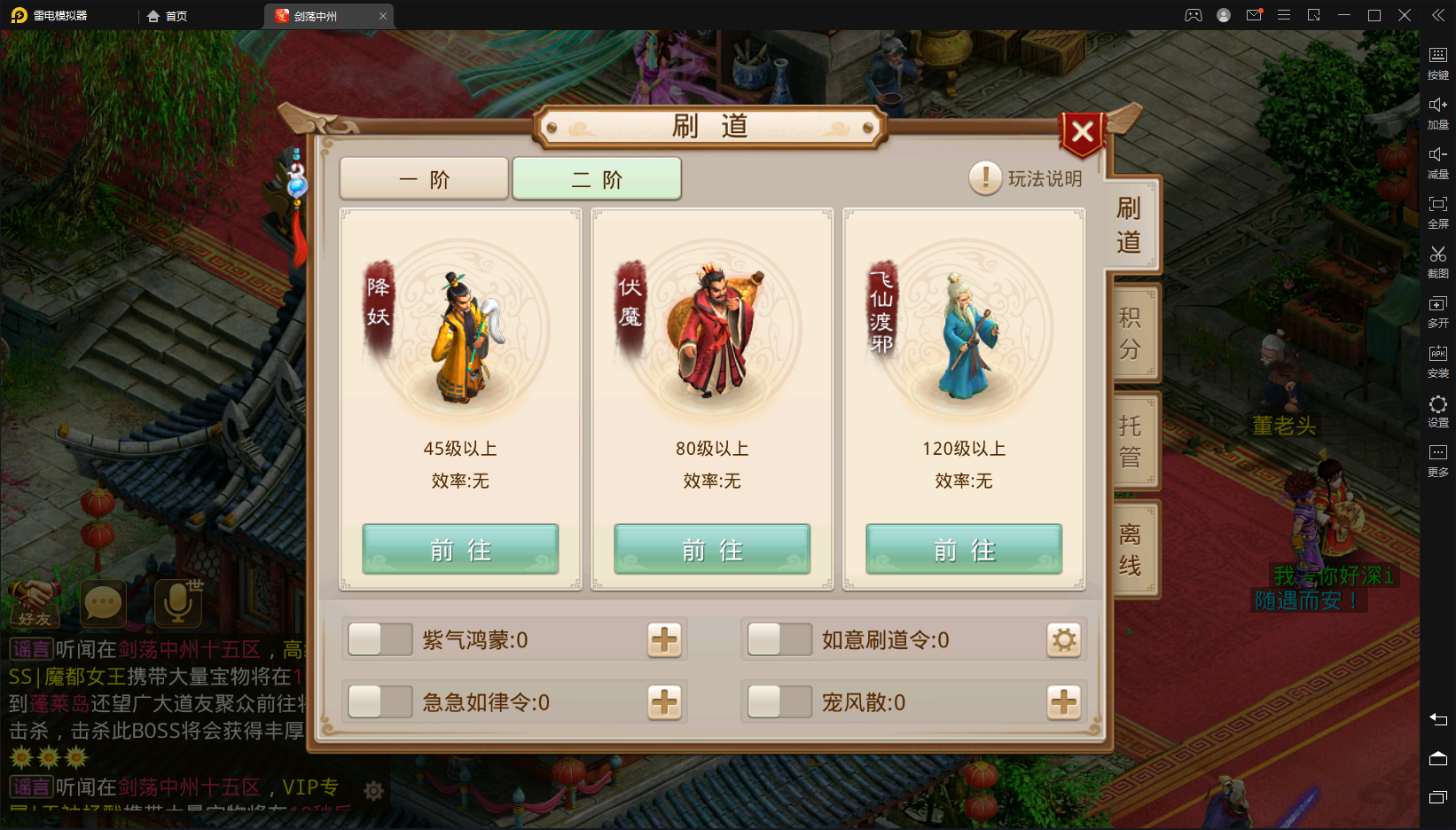This screenshot has height=830, width=1456.
Task: Open the 好友 friends handshake icon
Action: 35,603
